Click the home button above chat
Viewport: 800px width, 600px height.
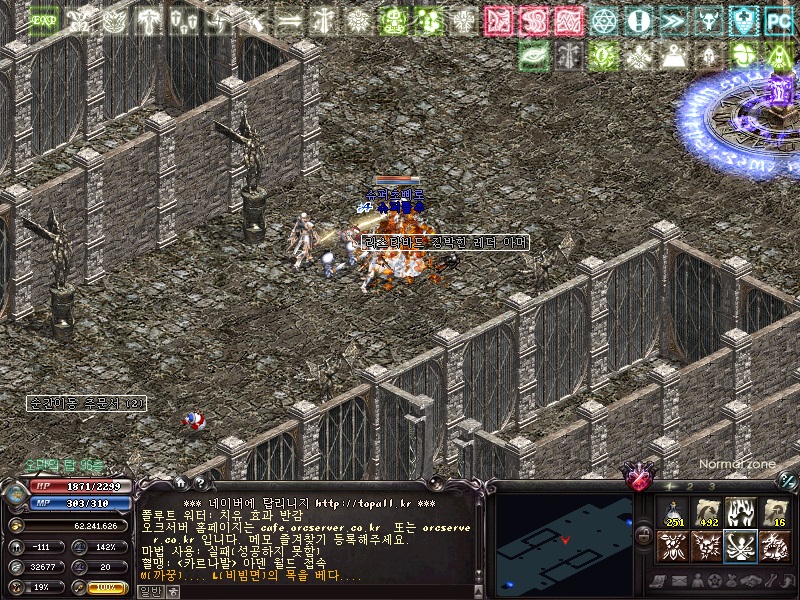pos(180,483)
